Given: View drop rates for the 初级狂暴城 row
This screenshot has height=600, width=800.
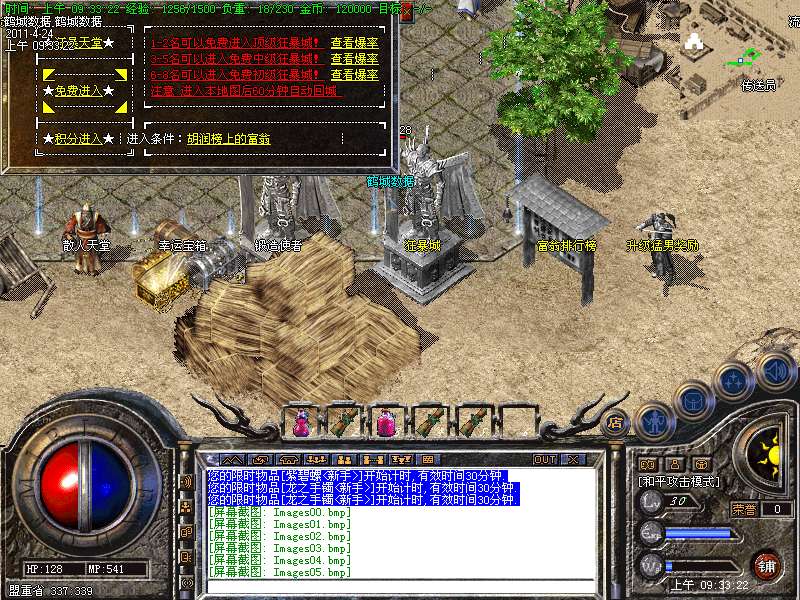Looking at the screenshot, I should click(x=354, y=75).
